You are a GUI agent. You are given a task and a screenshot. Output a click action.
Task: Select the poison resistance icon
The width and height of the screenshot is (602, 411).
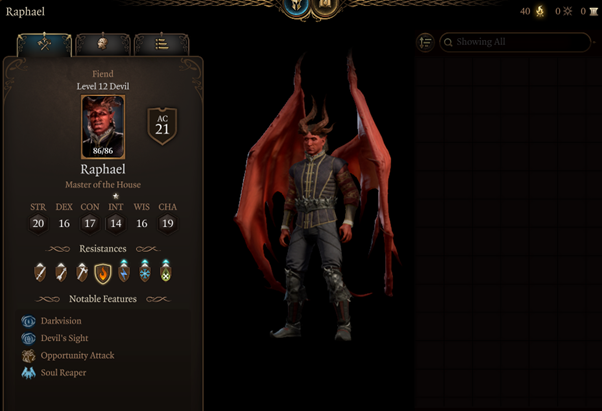point(166,271)
